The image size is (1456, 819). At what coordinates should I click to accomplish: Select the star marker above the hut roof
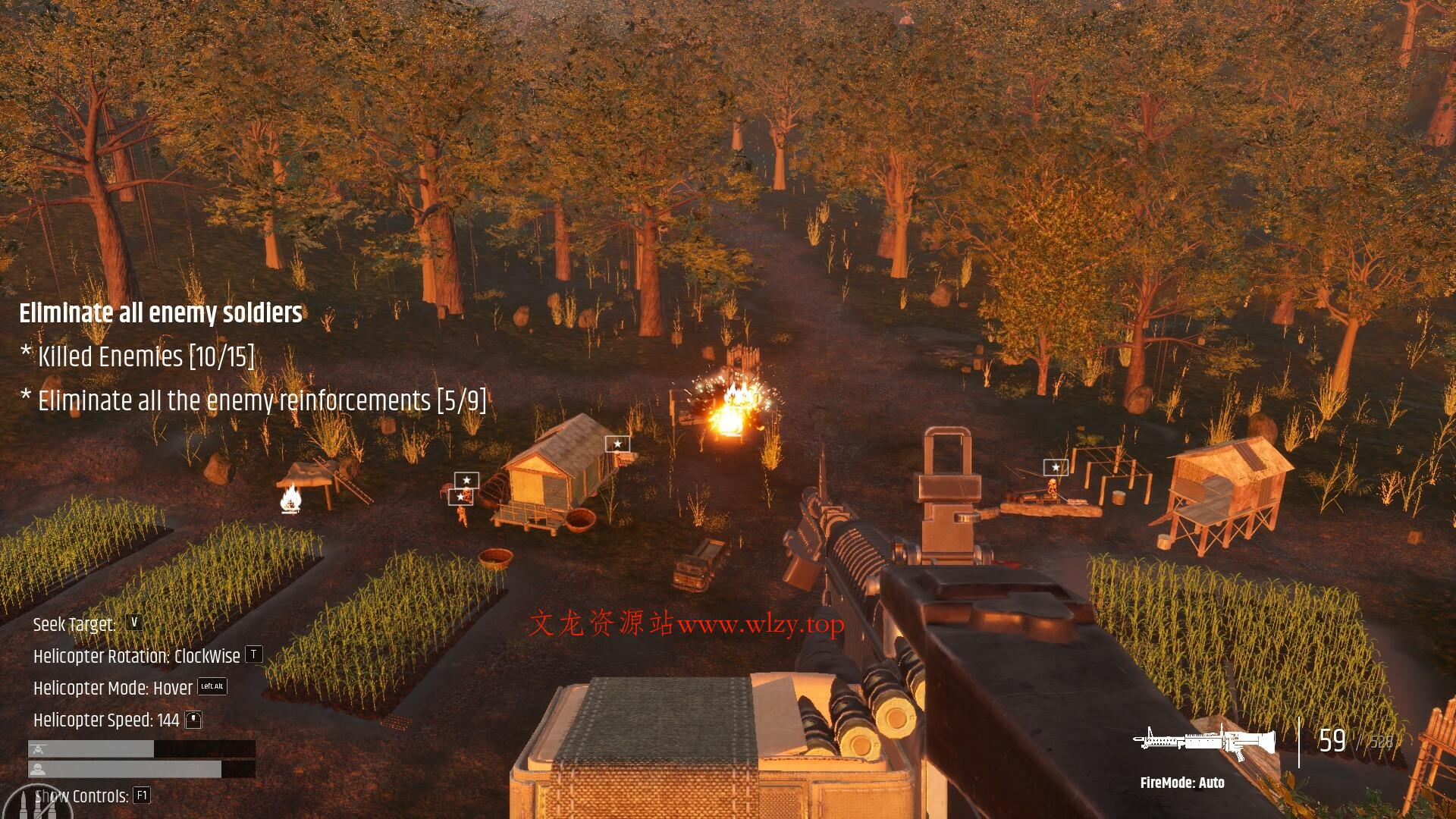coord(619,443)
